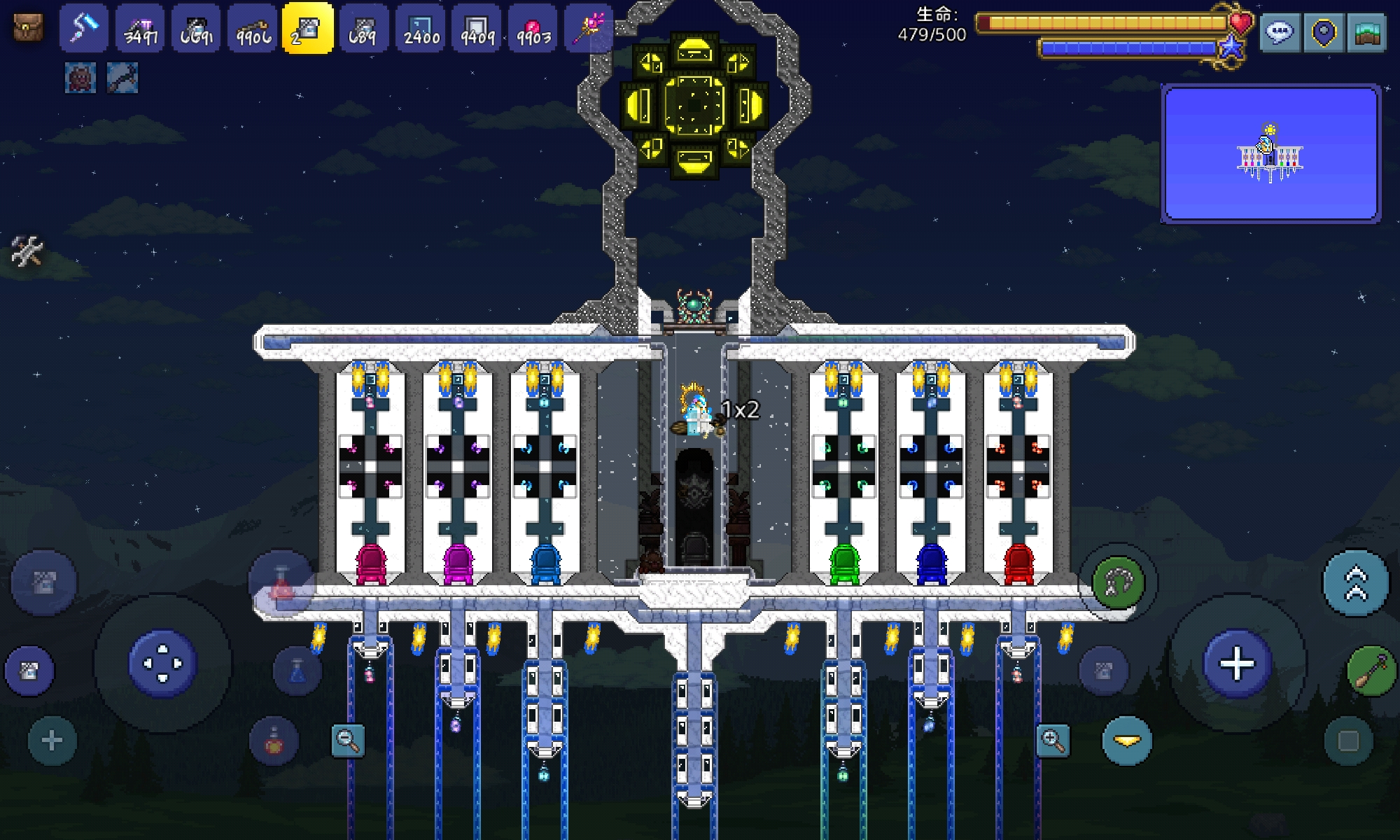Open the crossed tools settings icon
1400x840 pixels.
pos(27,251)
